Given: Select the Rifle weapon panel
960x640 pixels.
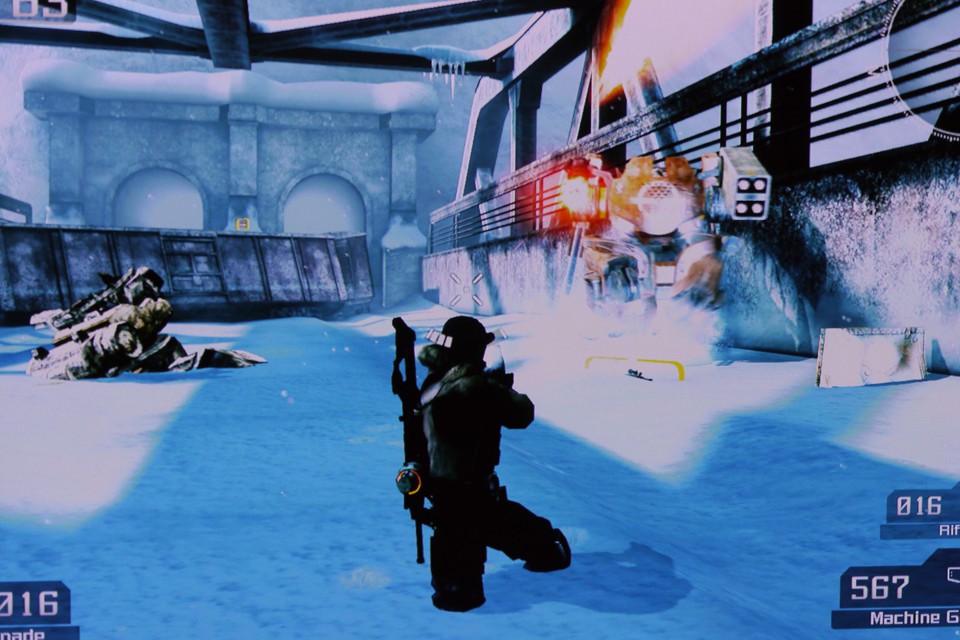Looking at the screenshot, I should click(x=922, y=514).
